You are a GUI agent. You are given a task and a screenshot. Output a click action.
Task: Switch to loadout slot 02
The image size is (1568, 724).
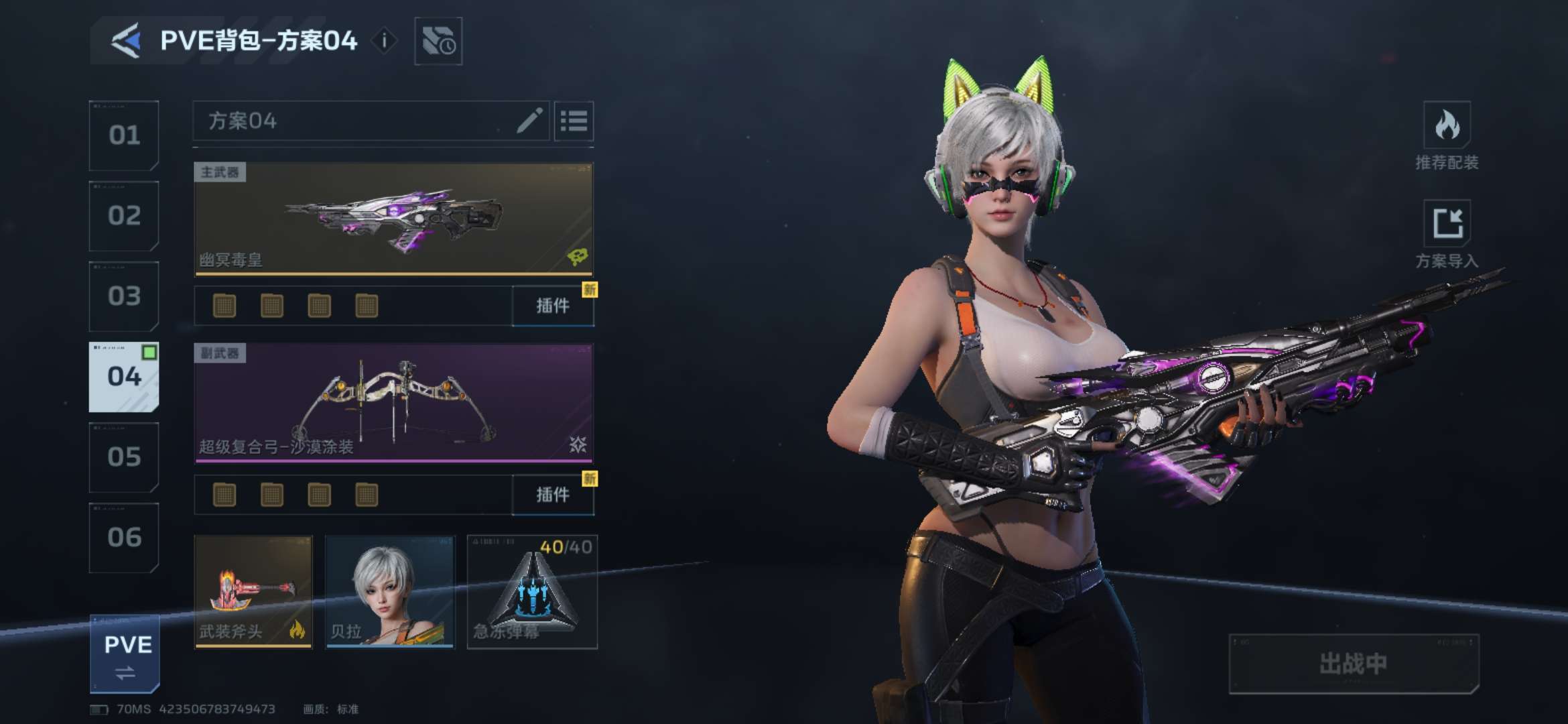(124, 216)
